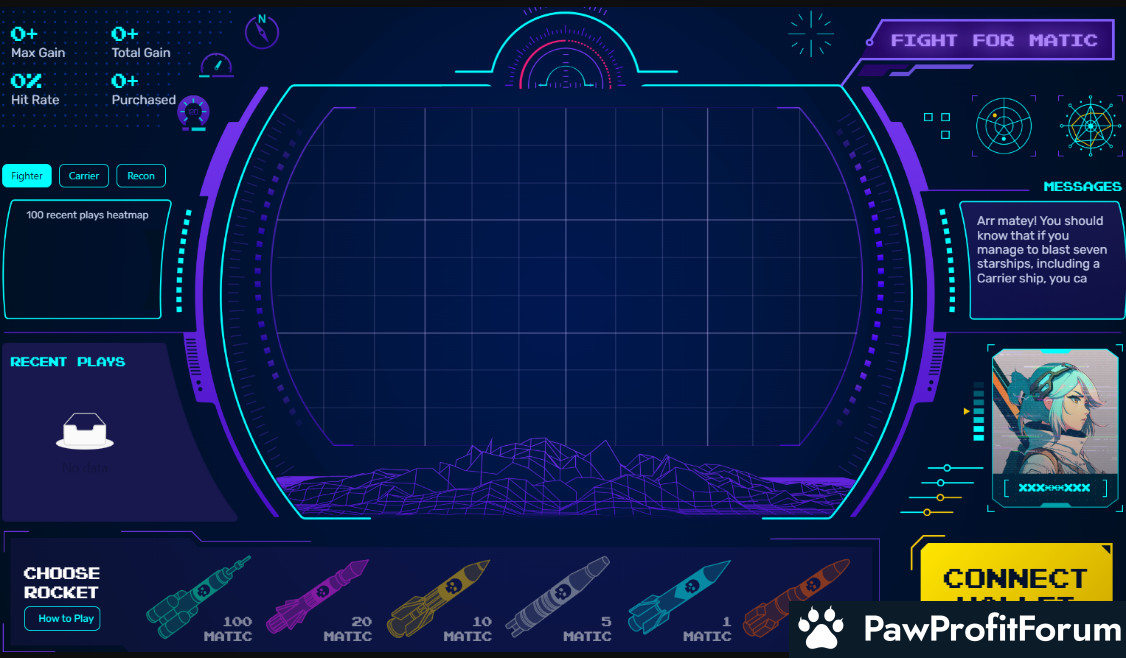This screenshot has width=1126, height=658.
Task: Click the yellow Connect Wallet button
Action: (x=1015, y=578)
